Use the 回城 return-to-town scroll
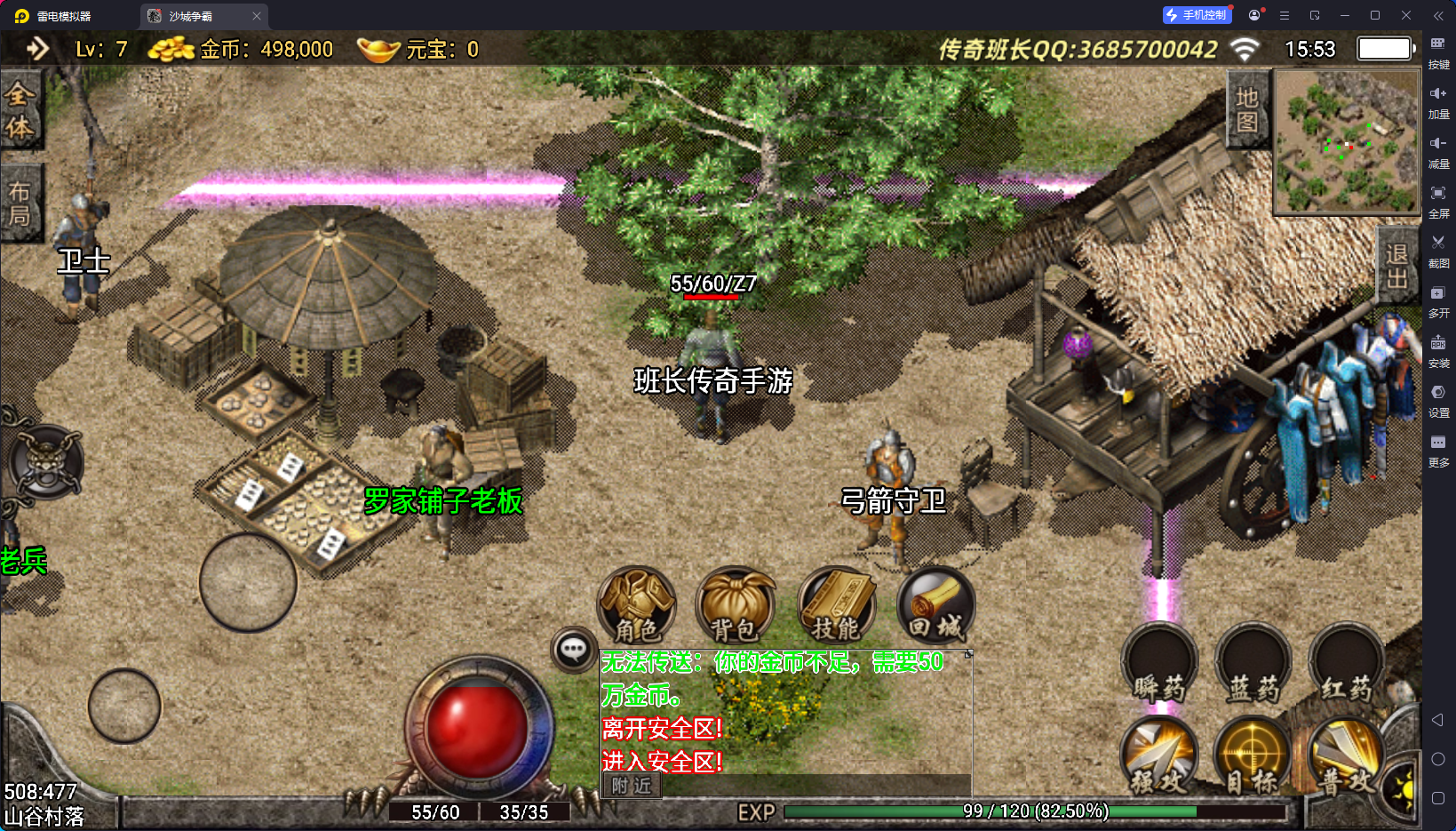 935,605
